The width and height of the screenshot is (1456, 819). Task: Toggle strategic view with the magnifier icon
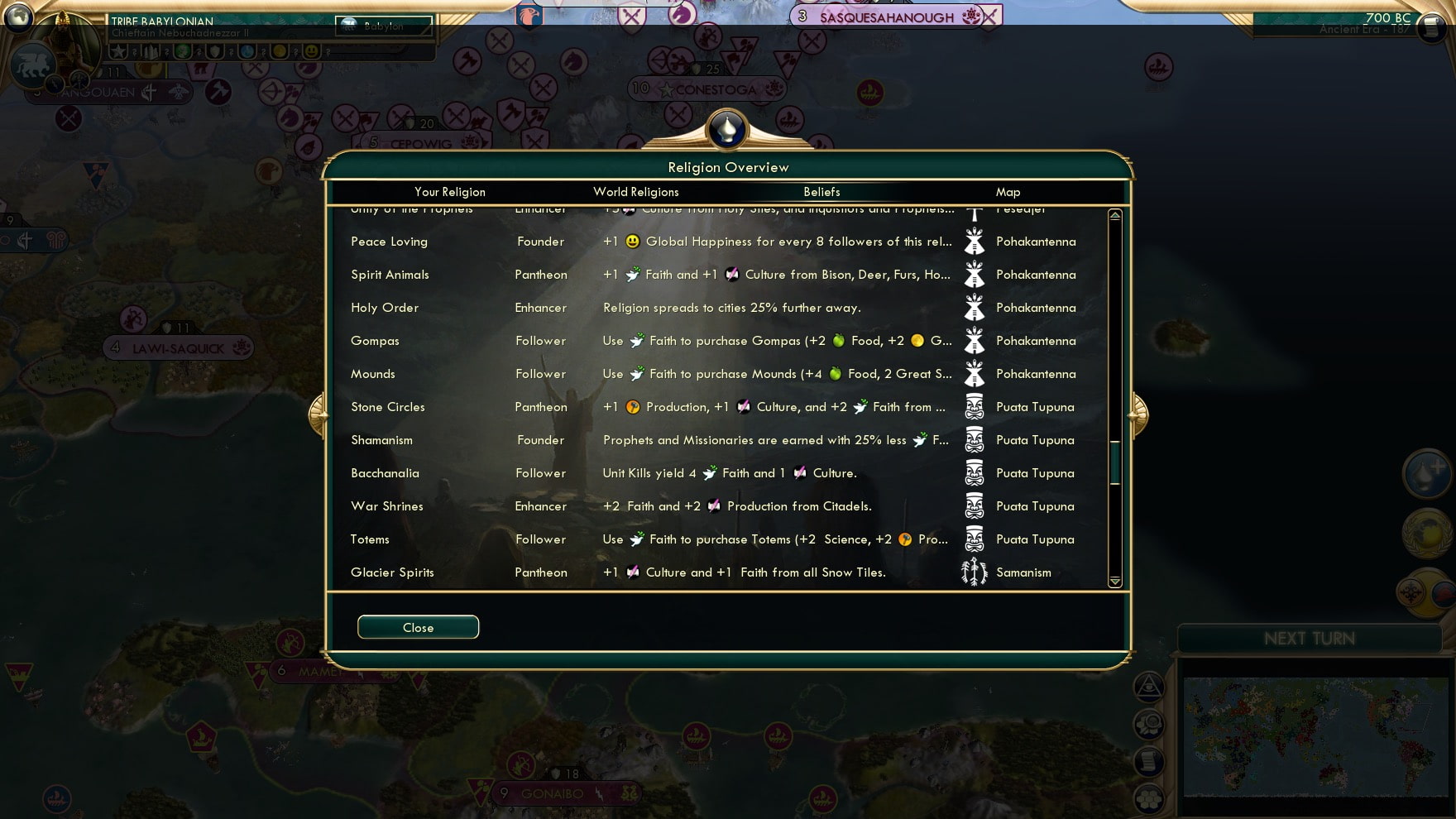[x=1149, y=723]
